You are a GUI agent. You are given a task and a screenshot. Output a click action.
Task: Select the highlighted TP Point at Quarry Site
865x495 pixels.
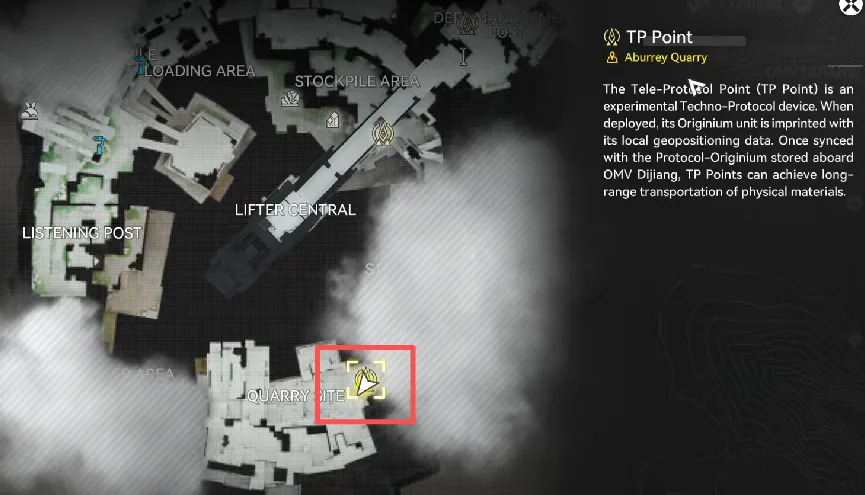pyautogui.click(x=366, y=381)
